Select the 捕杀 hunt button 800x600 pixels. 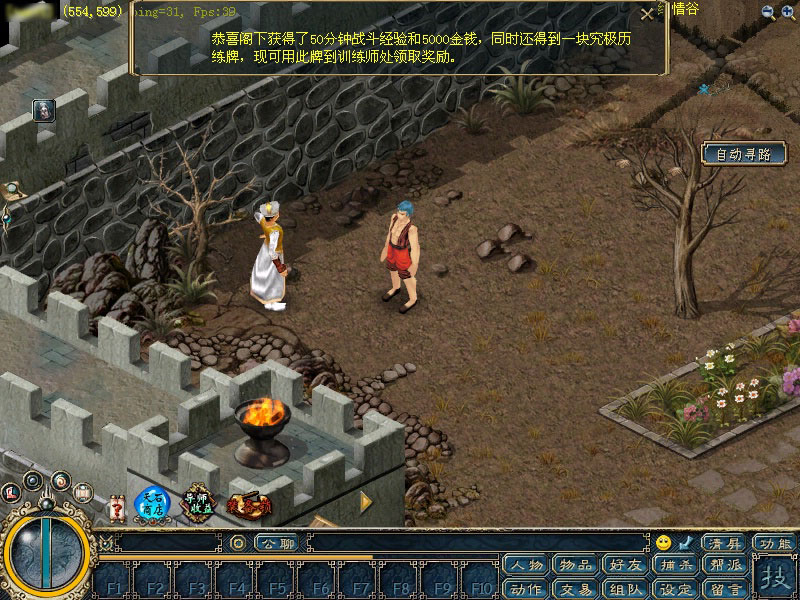point(674,565)
